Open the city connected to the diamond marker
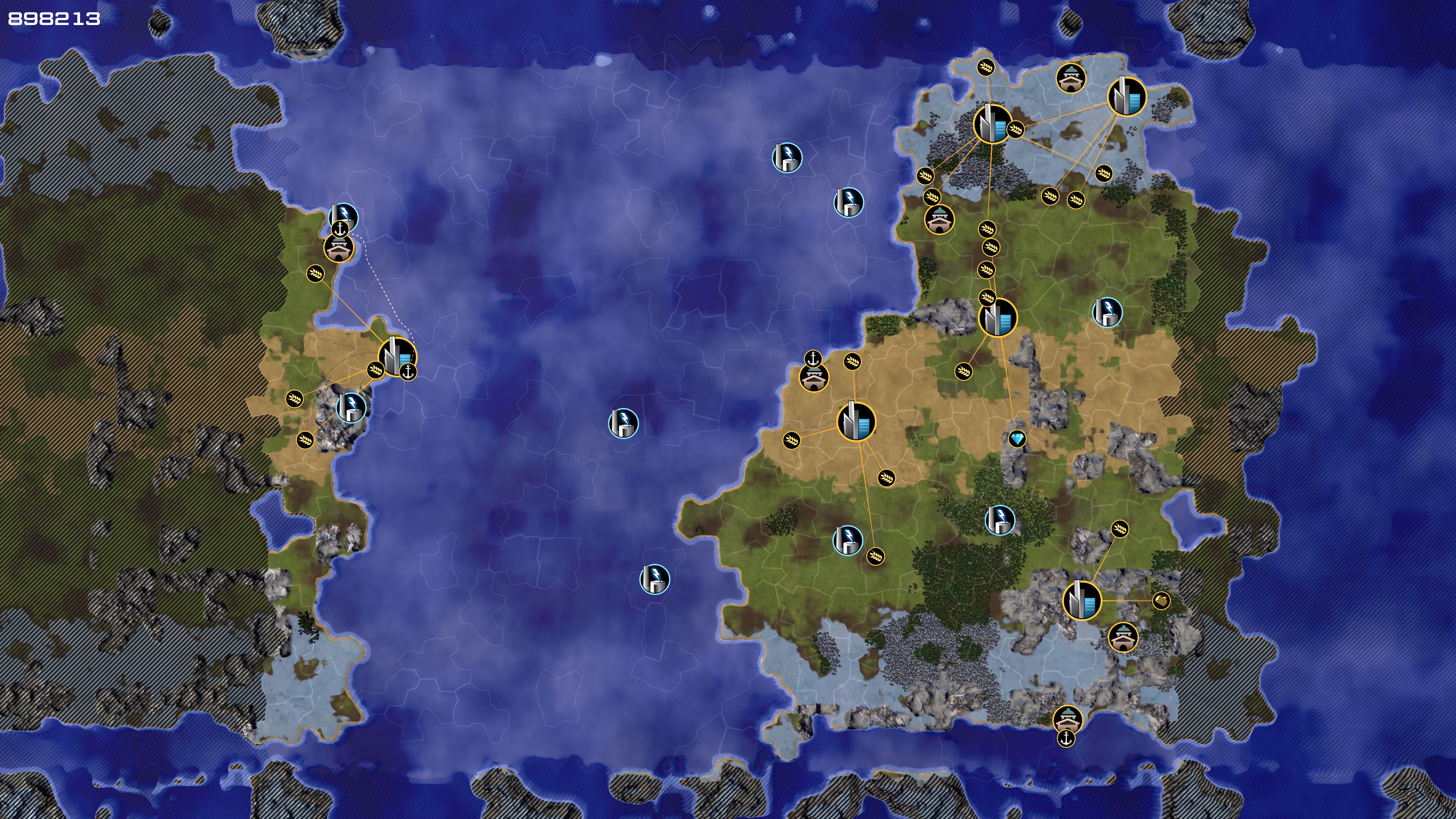This screenshot has height=819, width=1456. click(998, 318)
